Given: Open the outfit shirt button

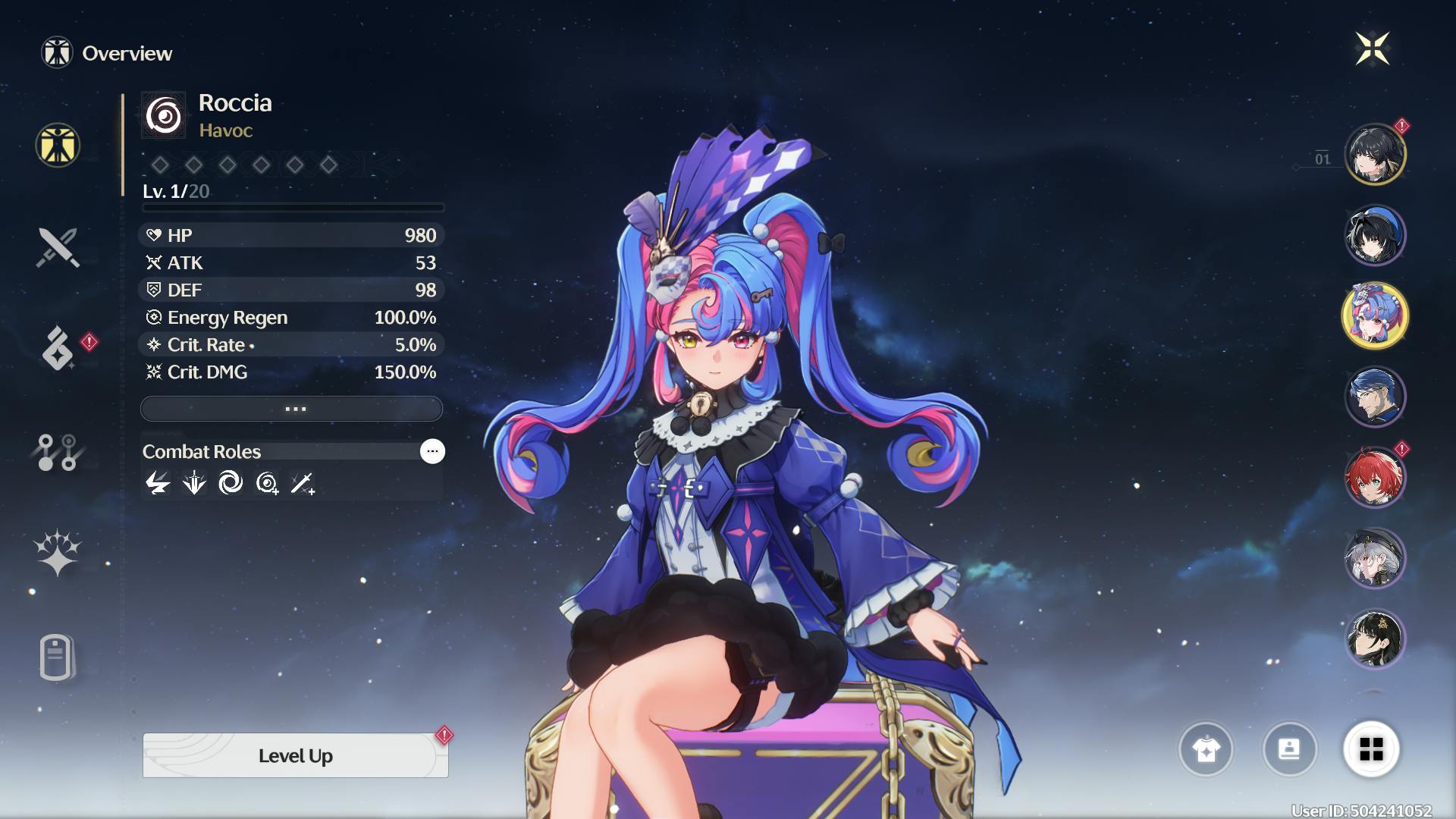Looking at the screenshot, I should coord(1206,749).
